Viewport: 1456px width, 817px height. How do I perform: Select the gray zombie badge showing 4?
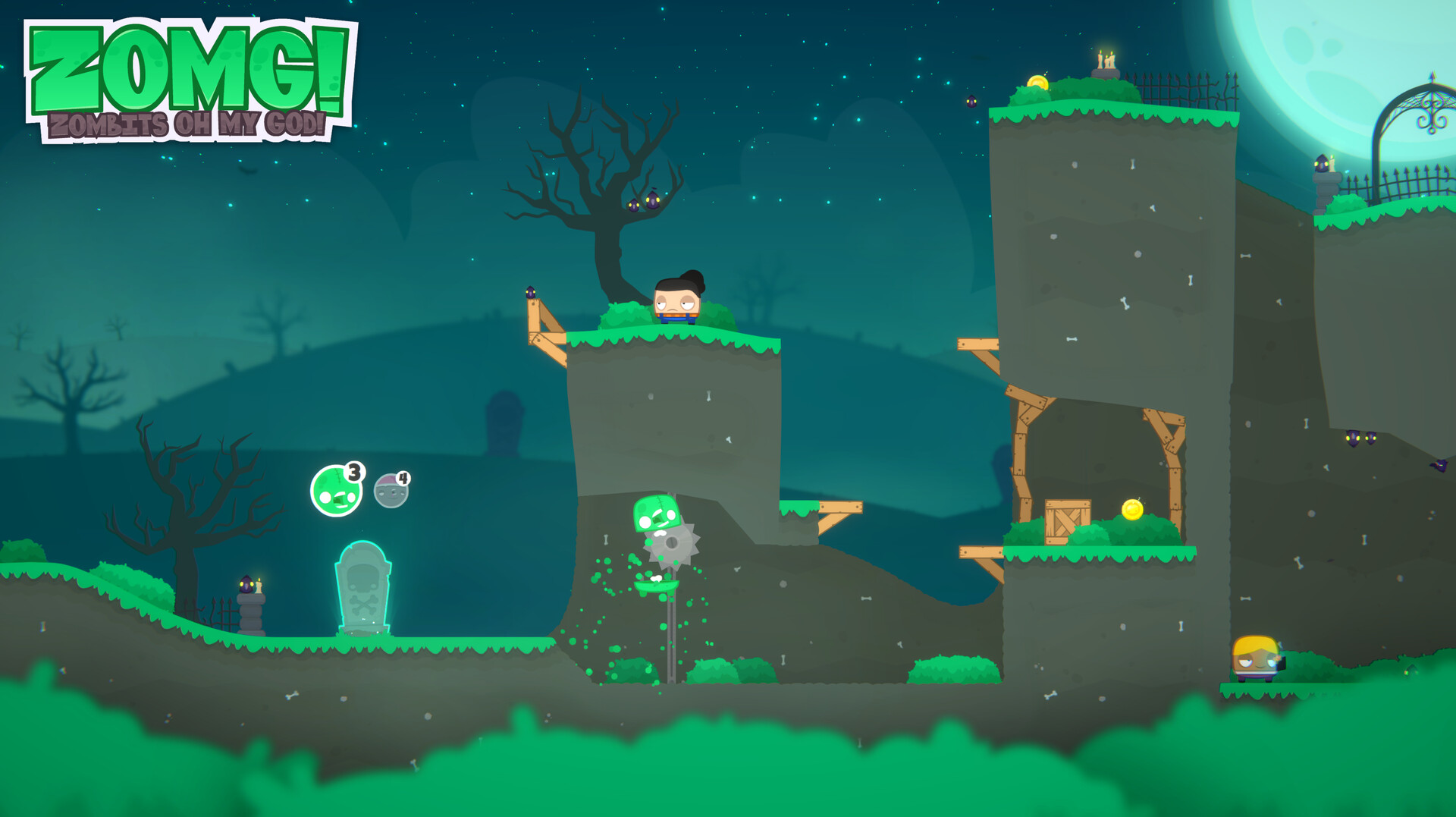pos(391,489)
